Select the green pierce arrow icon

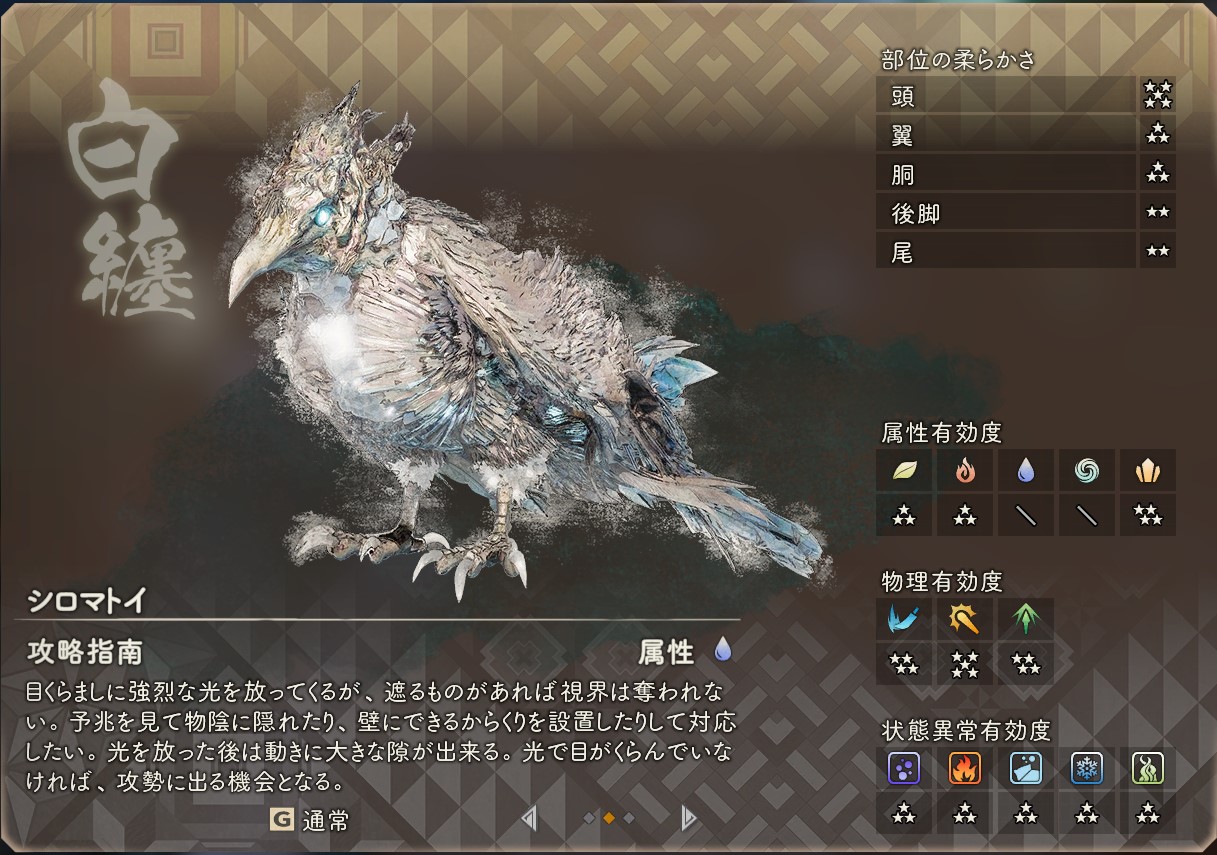(x=1026, y=619)
